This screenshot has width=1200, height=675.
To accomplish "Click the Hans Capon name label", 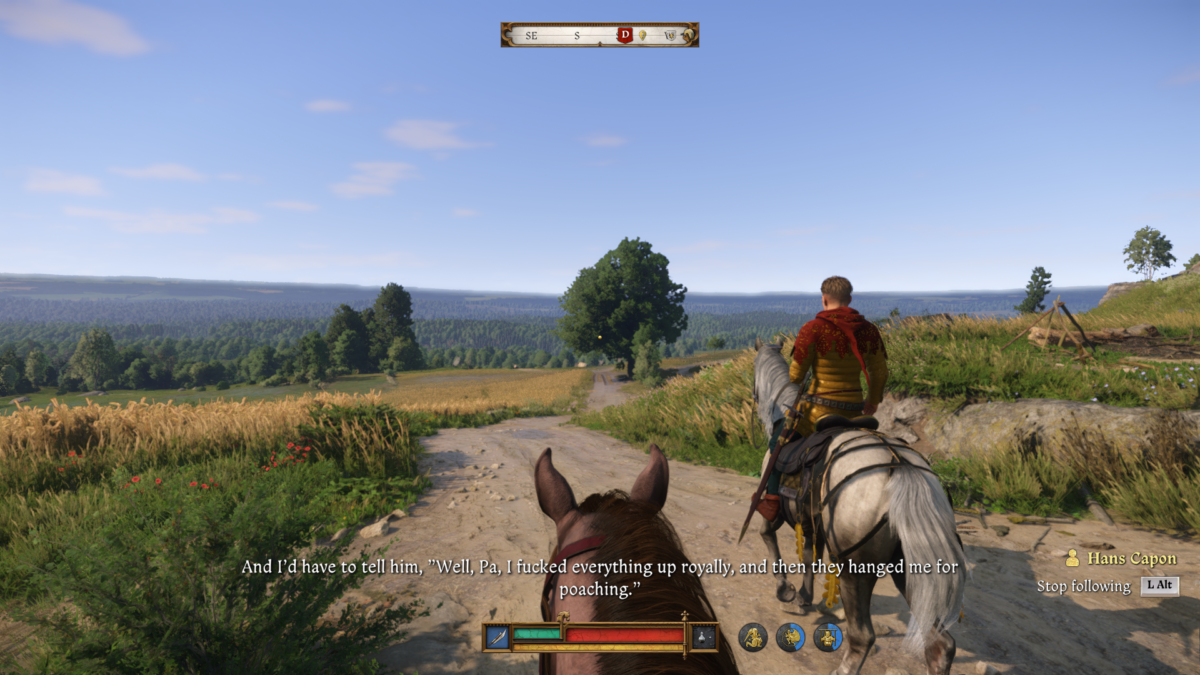I will tap(1131, 559).
